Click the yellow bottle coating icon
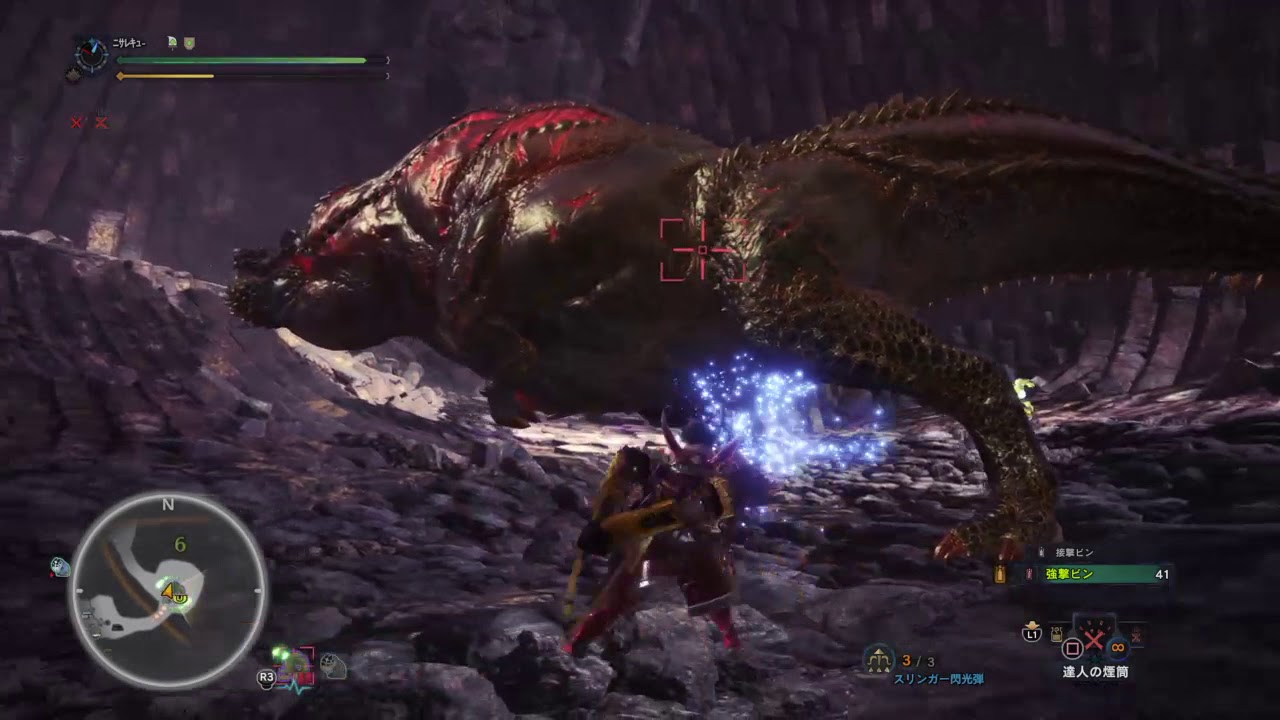The height and width of the screenshot is (720, 1280). coord(999,574)
